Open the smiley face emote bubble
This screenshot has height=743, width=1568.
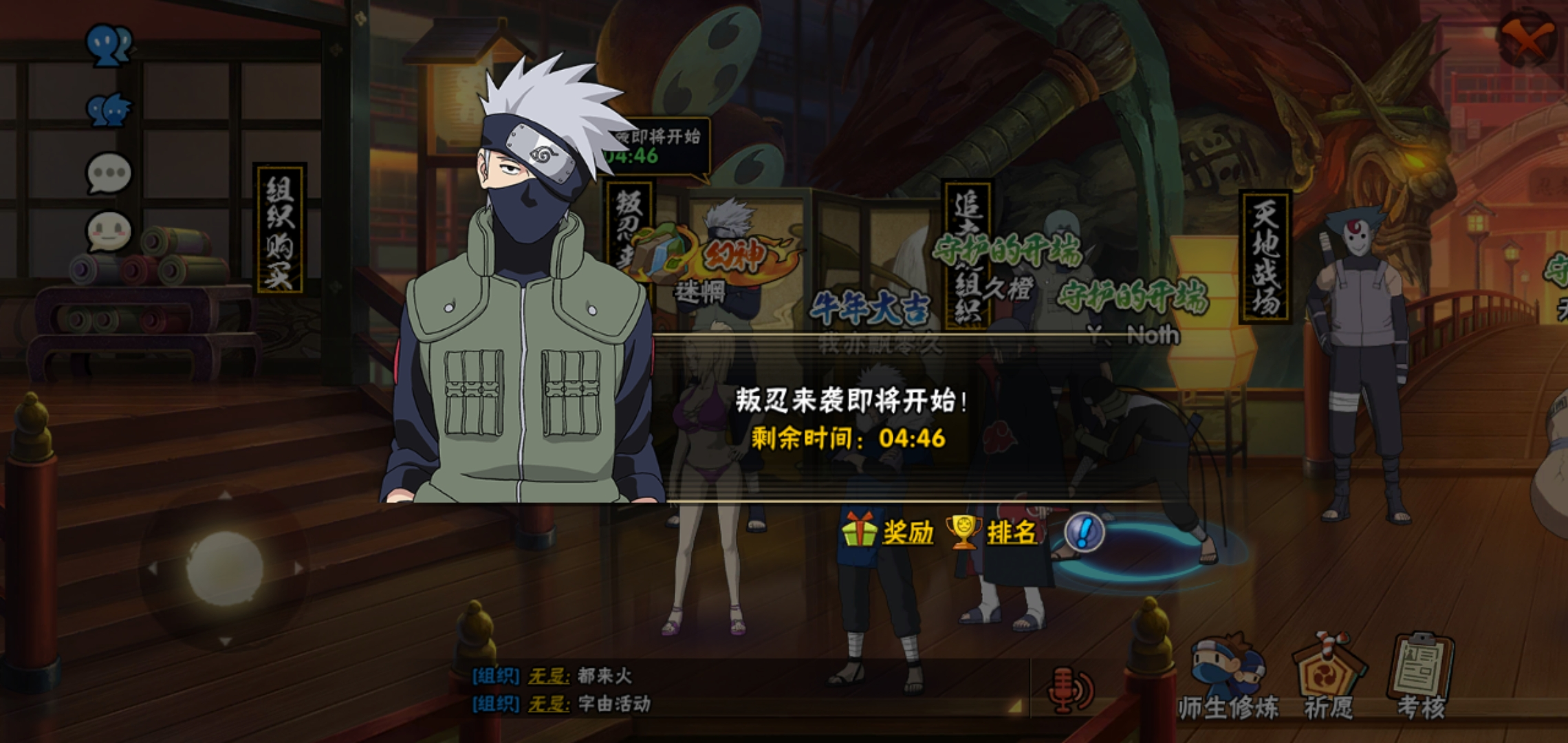tap(108, 232)
